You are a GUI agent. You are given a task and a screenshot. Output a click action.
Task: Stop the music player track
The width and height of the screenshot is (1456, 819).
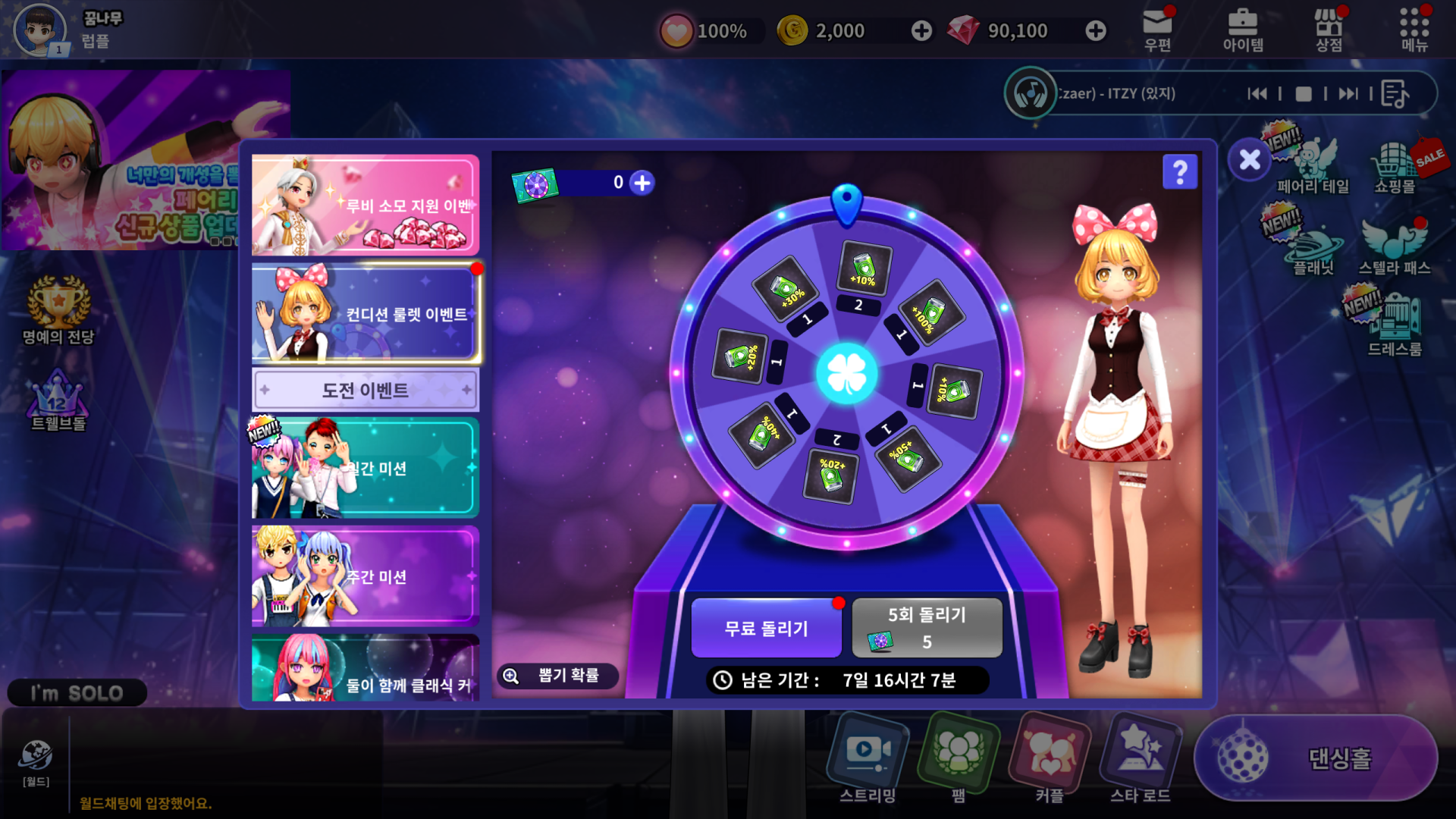click(x=1304, y=94)
